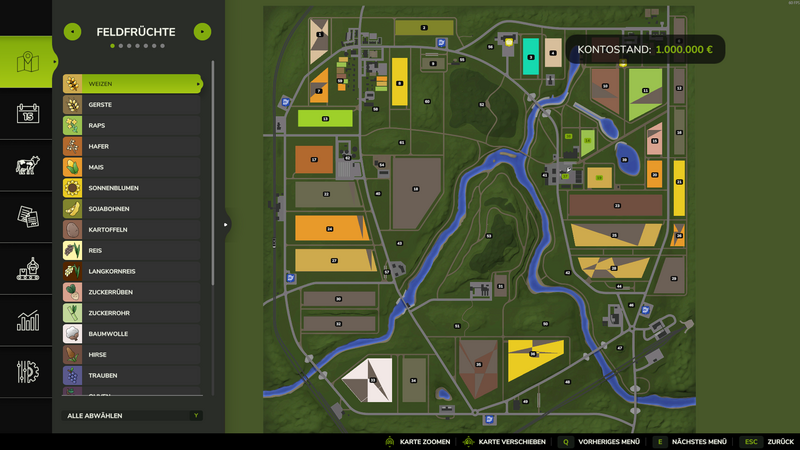Show the next Feldfrüchte page arrow

click(202, 32)
